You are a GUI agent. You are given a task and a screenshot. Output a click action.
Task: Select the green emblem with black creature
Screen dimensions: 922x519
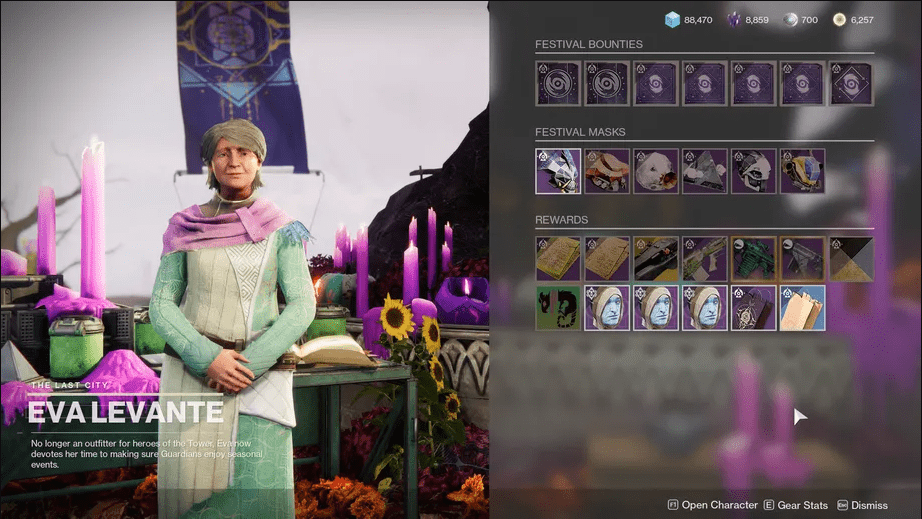click(x=557, y=308)
